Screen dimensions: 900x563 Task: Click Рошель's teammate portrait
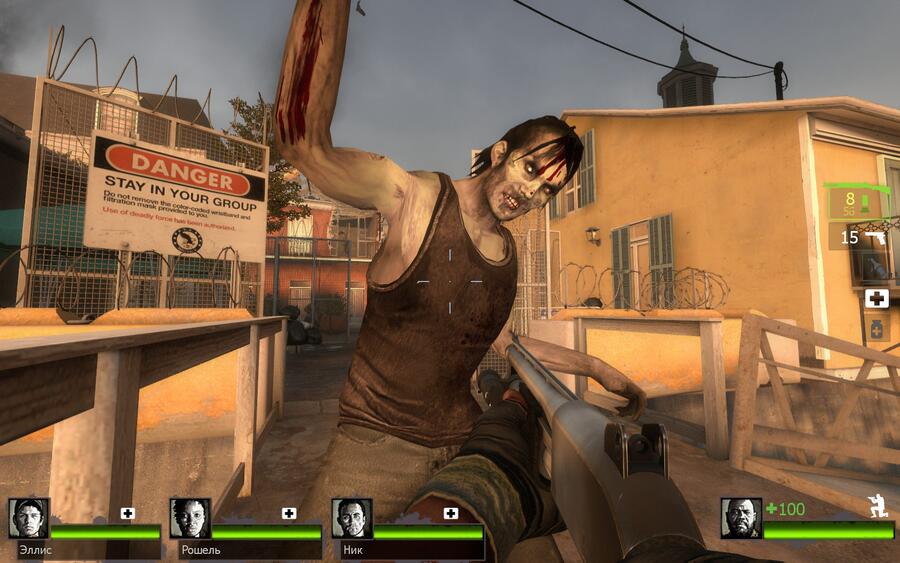[190, 518]
